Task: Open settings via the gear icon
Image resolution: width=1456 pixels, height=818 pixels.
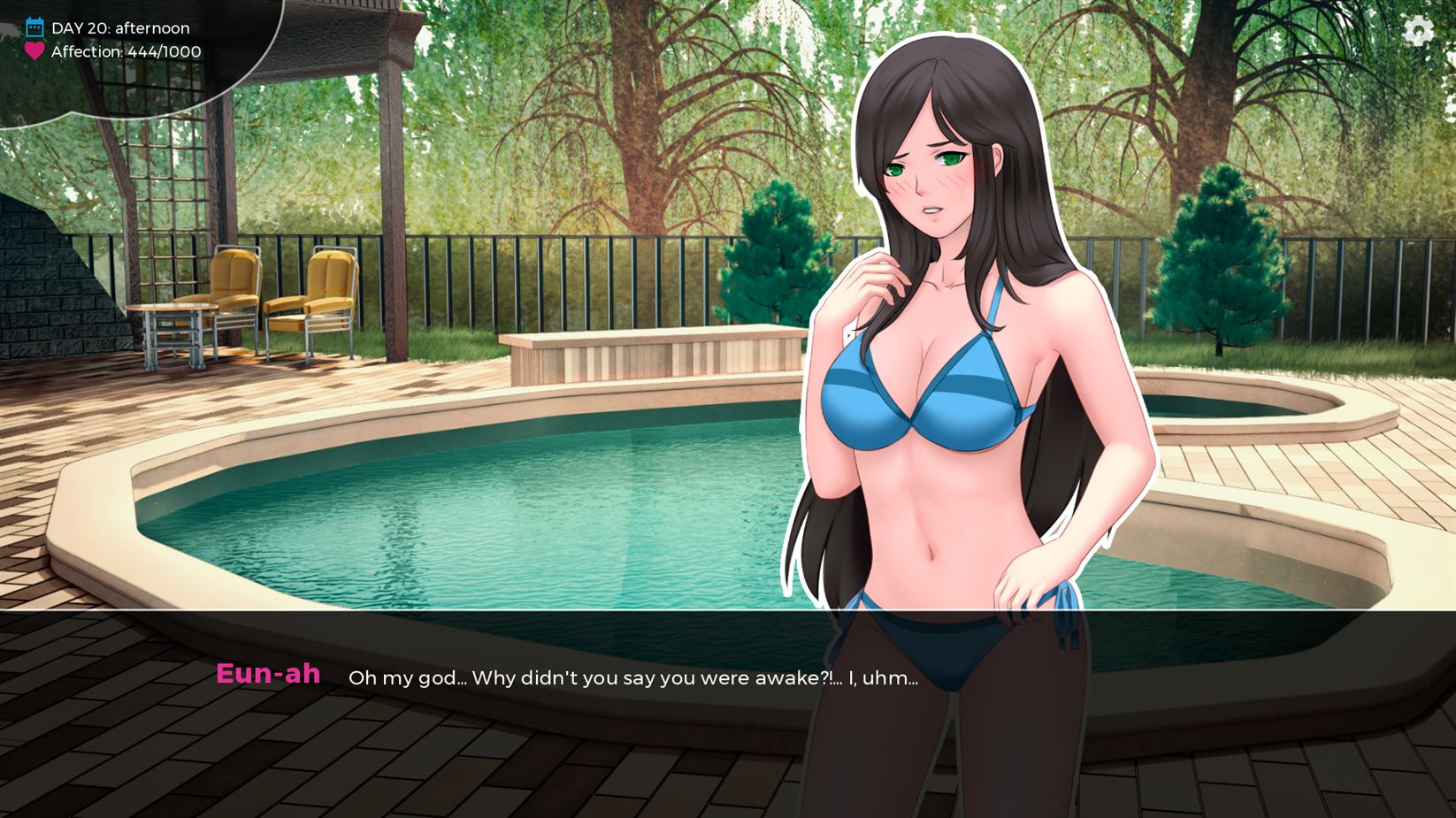Action: (x=1418, y=31)
